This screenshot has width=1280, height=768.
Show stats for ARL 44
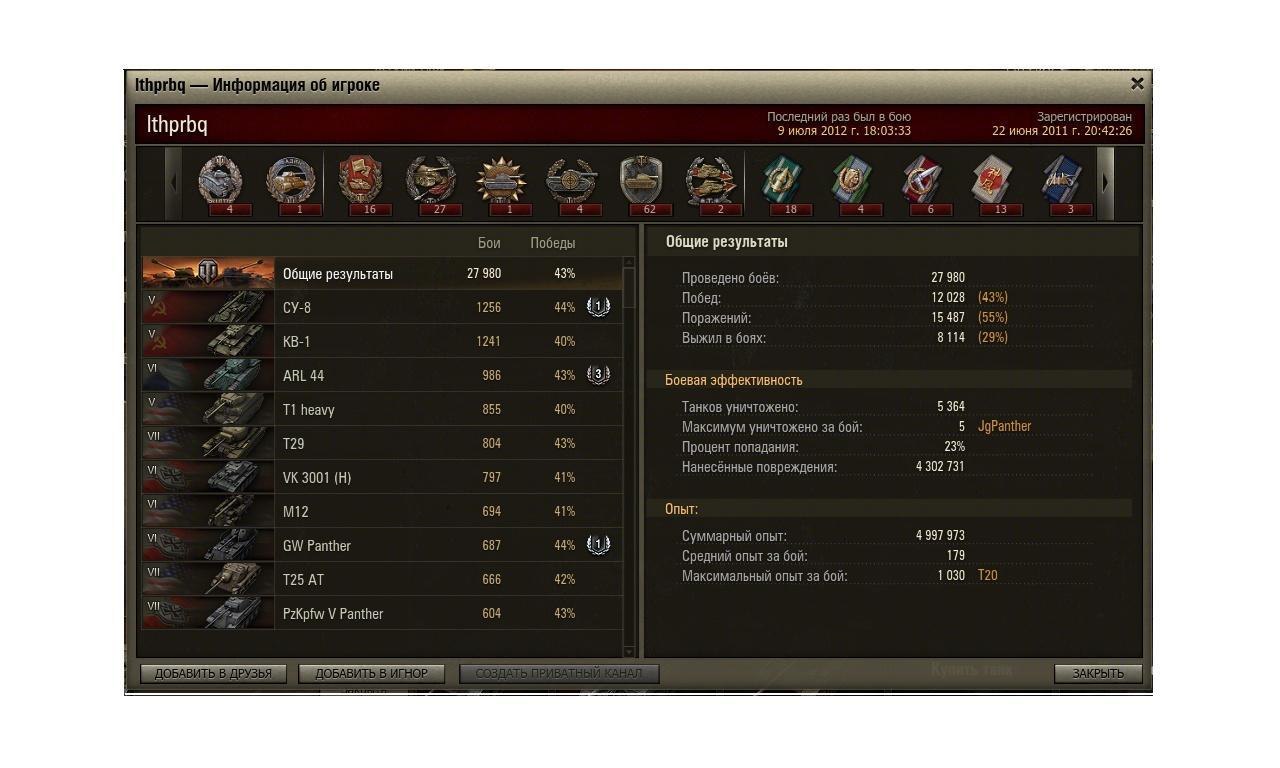tap(380, 375)
